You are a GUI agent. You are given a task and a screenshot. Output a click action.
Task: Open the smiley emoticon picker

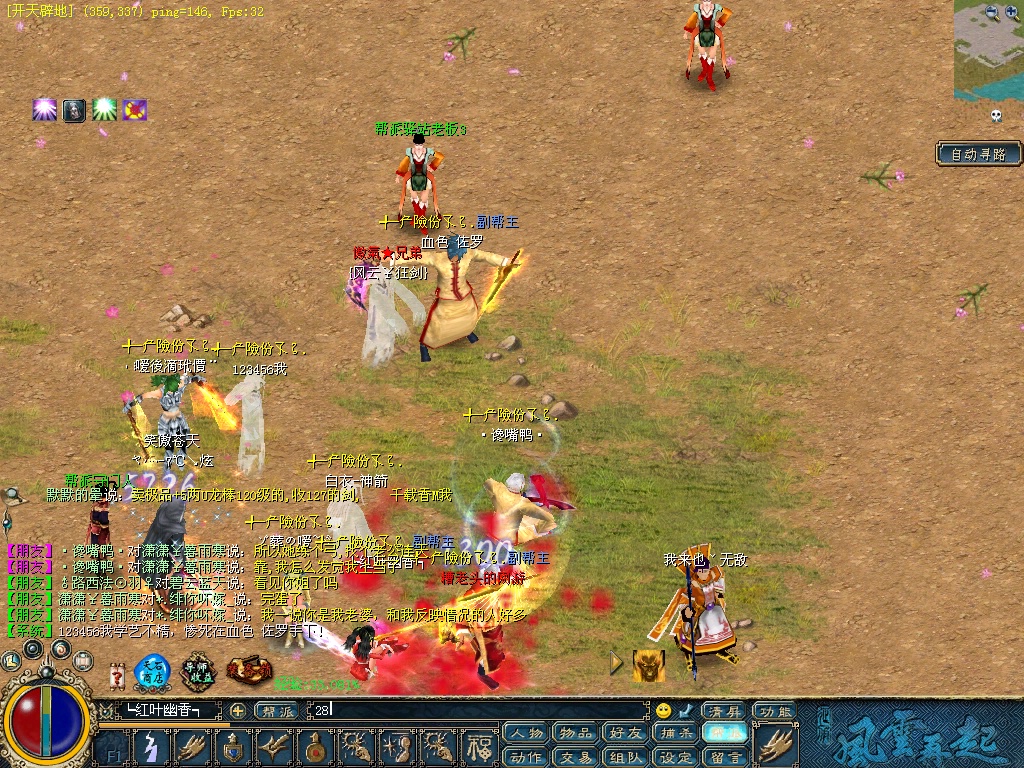[x=663, y=710]
